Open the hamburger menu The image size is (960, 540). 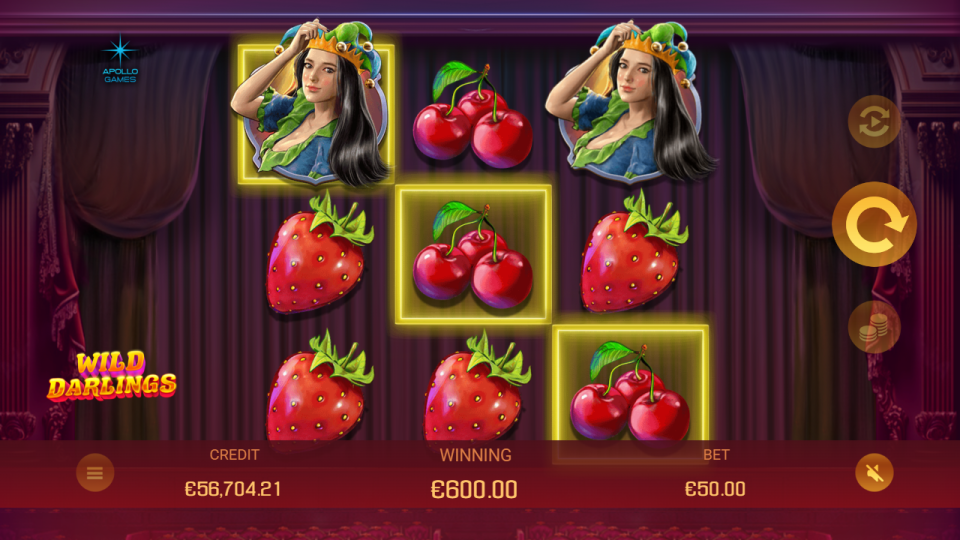(95, 473)
